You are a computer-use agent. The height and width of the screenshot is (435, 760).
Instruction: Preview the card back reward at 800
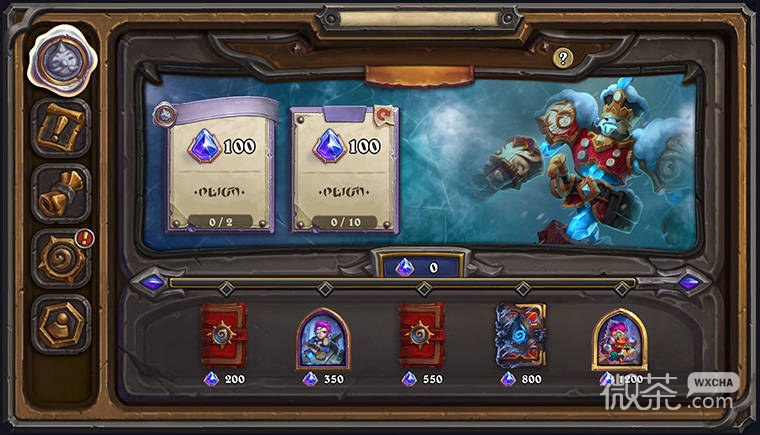coord(520,336)
